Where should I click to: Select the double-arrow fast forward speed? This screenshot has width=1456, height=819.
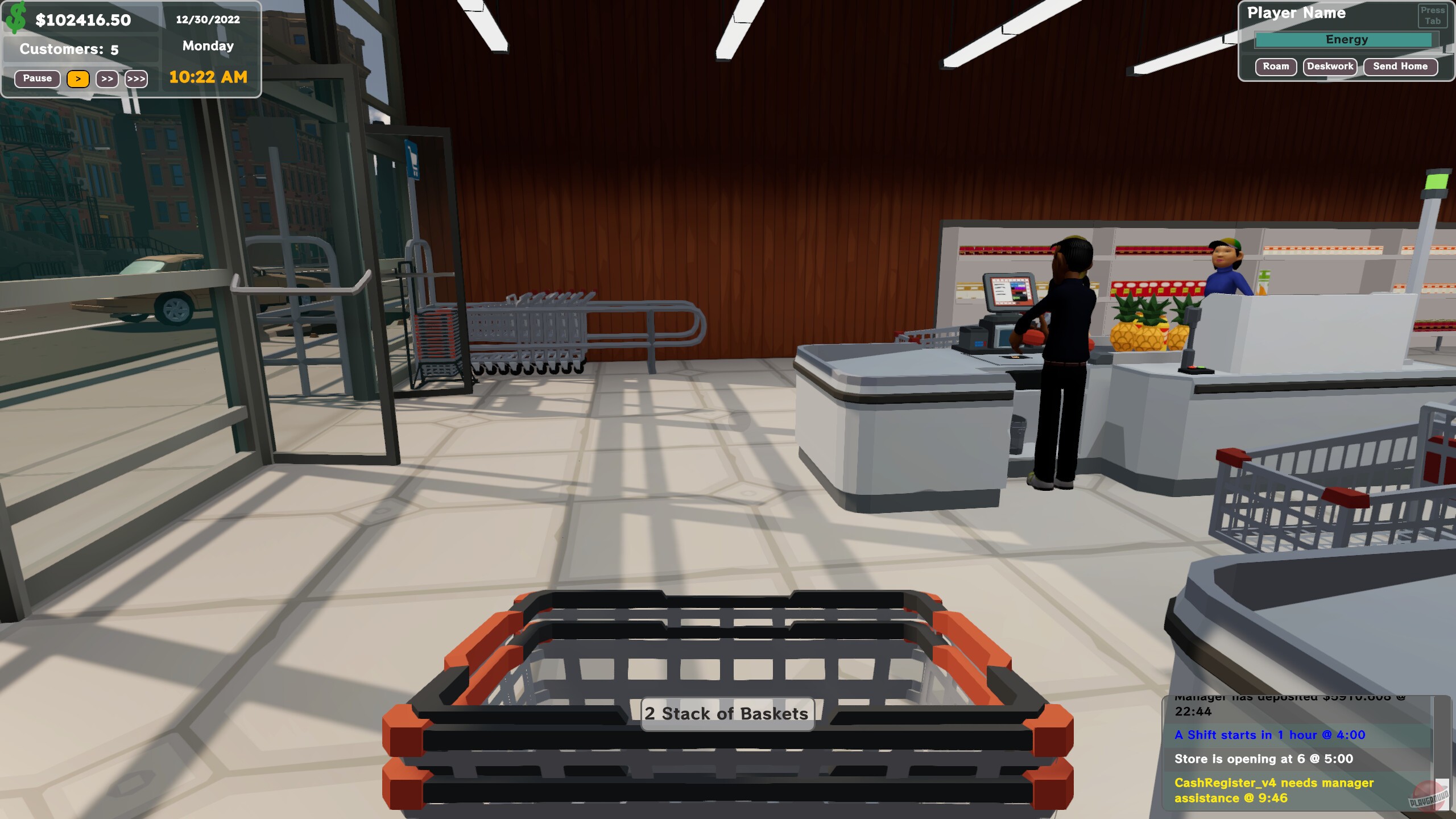(x=107, y=79)
